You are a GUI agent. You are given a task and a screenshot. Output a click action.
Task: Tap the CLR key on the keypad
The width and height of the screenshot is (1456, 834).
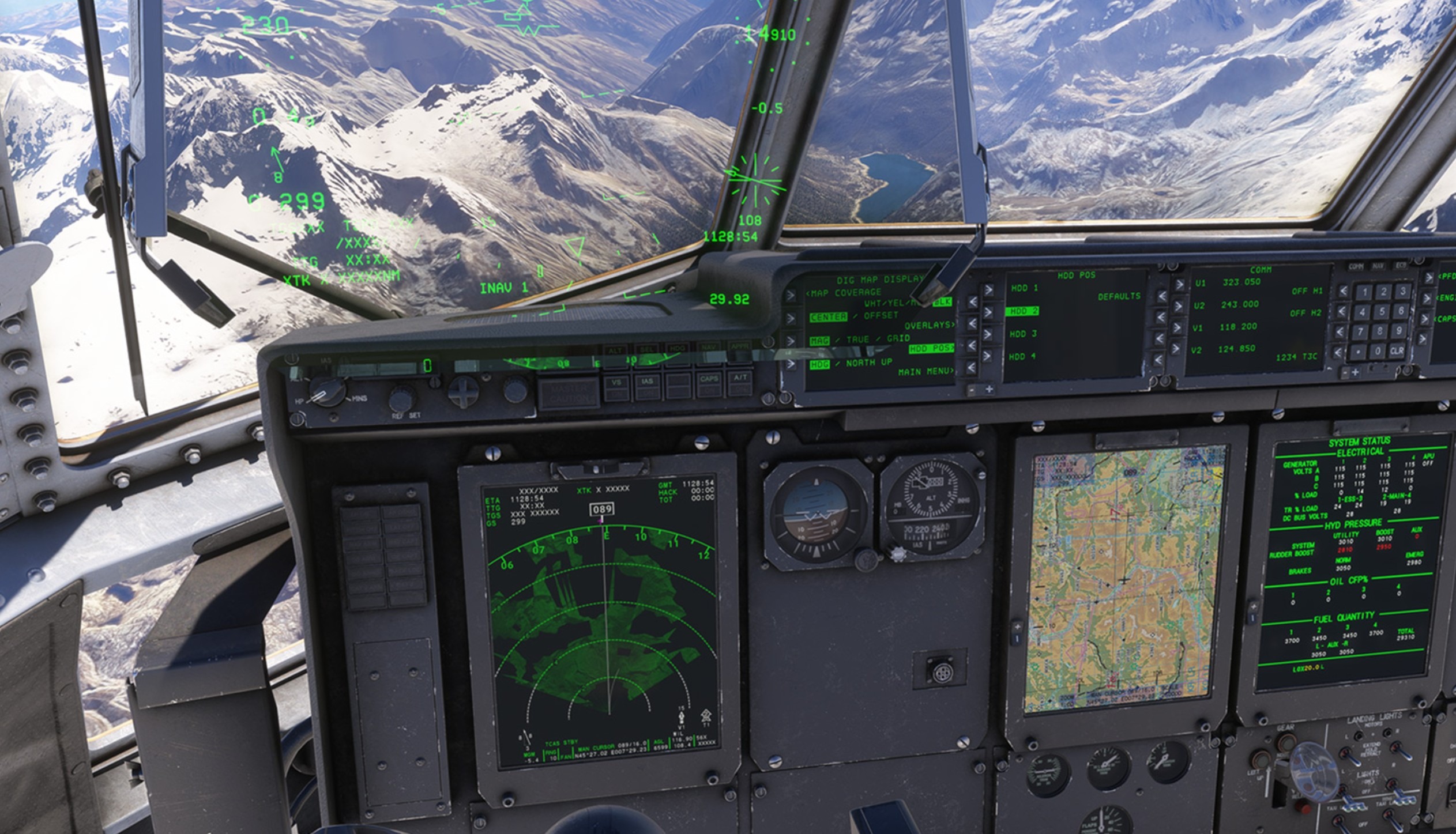tap(1396, 350)
